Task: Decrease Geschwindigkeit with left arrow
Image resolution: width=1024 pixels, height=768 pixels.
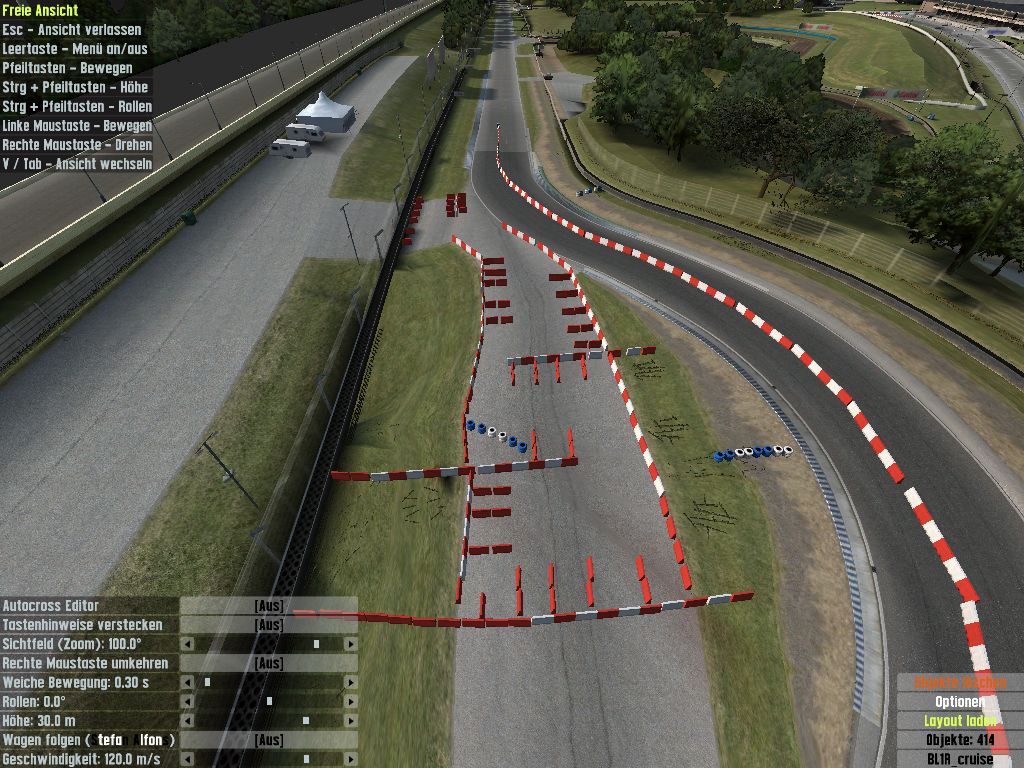Action: [x=187, y=759]
